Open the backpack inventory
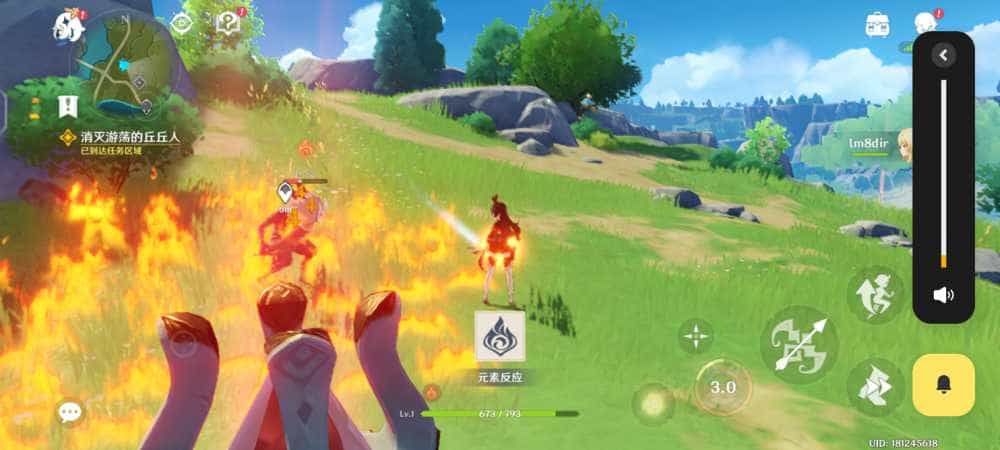 click(879, 25)
